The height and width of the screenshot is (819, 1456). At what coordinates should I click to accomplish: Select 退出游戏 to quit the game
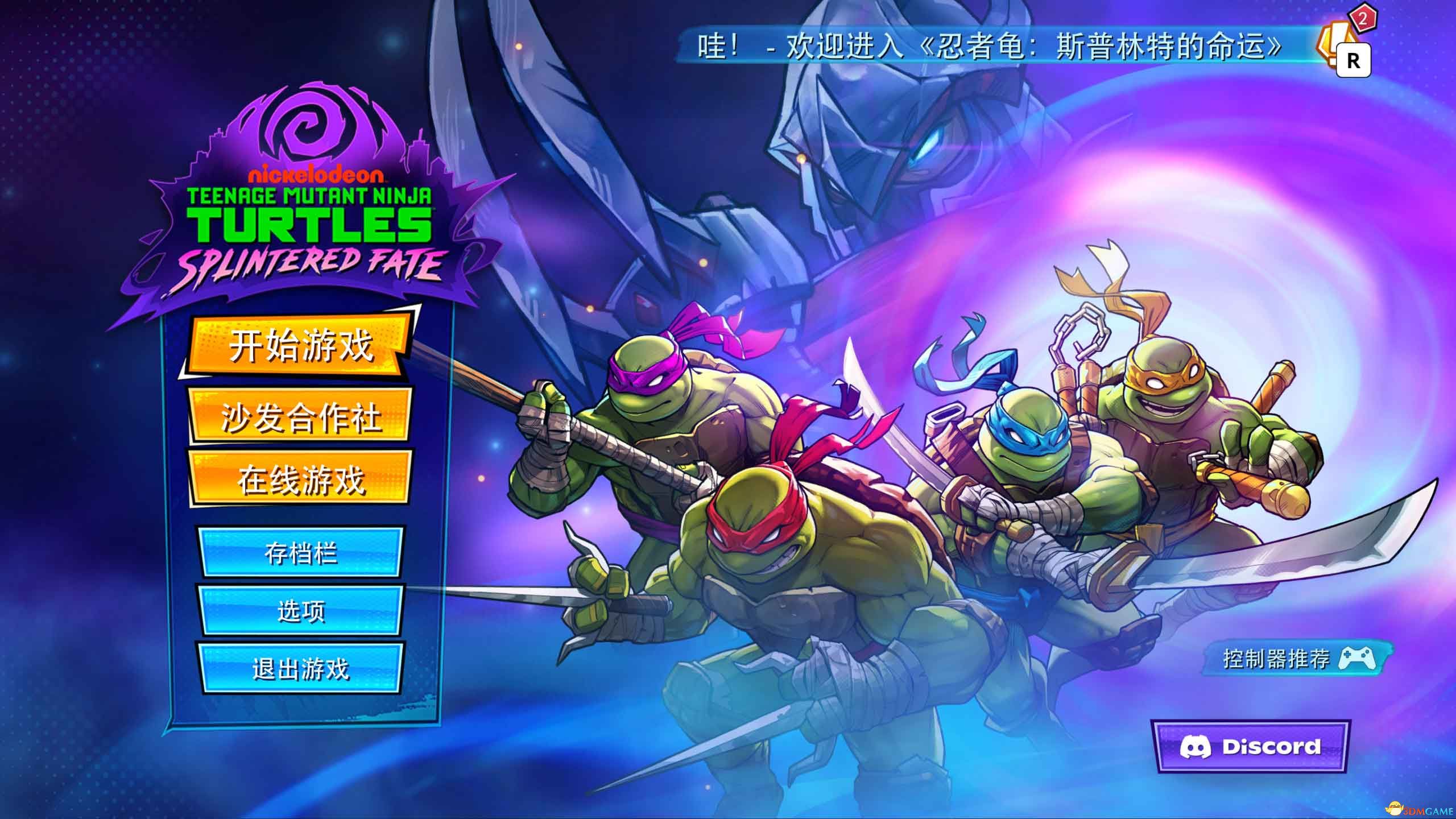[x=300, y=669]
